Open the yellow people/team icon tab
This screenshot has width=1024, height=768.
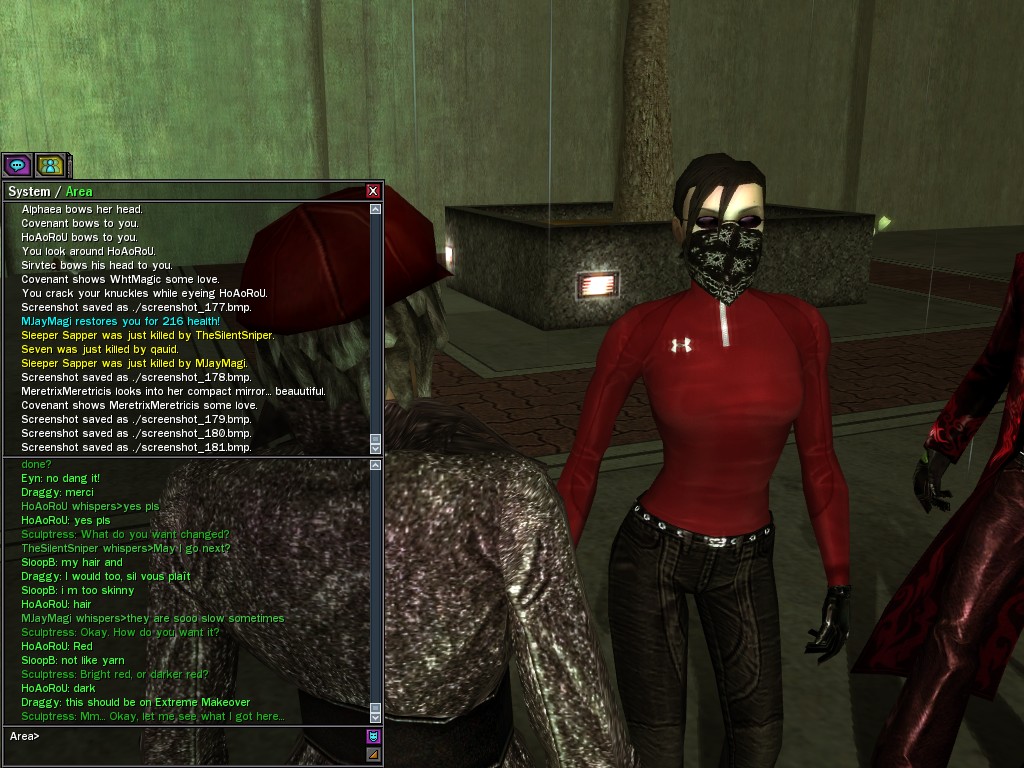coord(50,165)
